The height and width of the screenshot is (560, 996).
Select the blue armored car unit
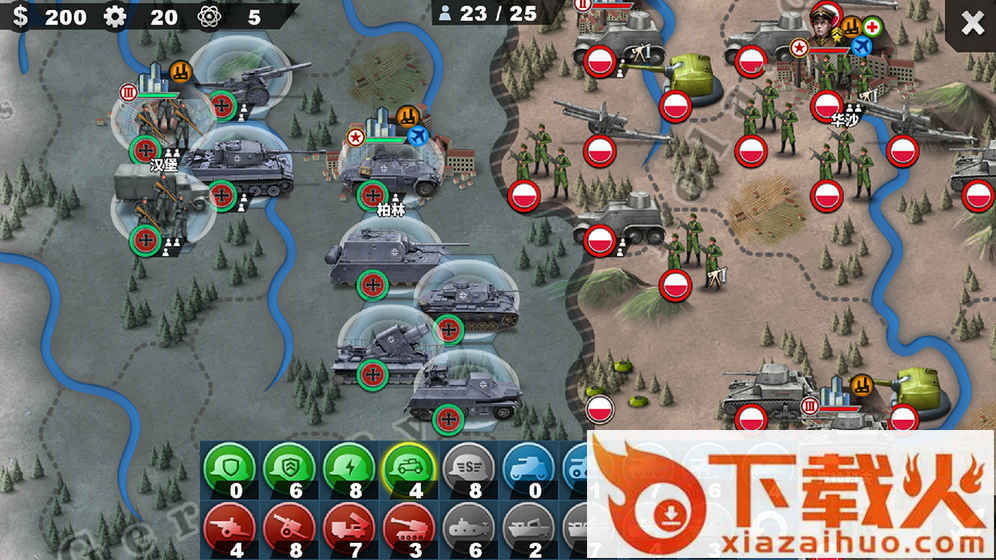coord(528,465)
